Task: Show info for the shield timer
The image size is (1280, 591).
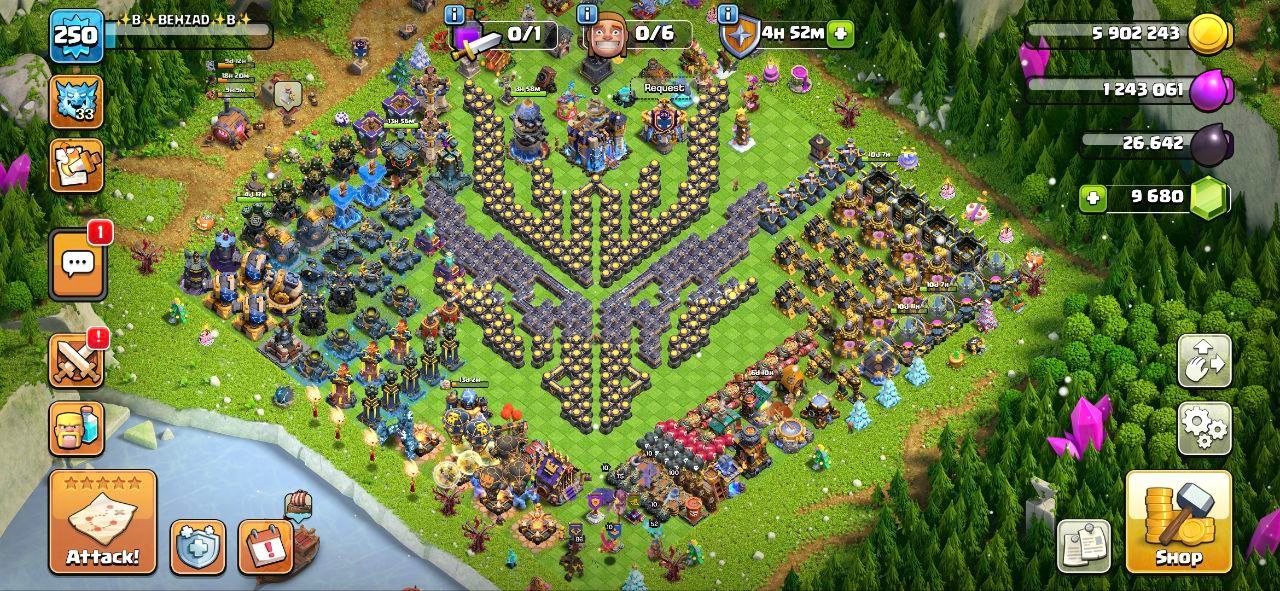Action: pyautogui.click(x=728, y=14)
